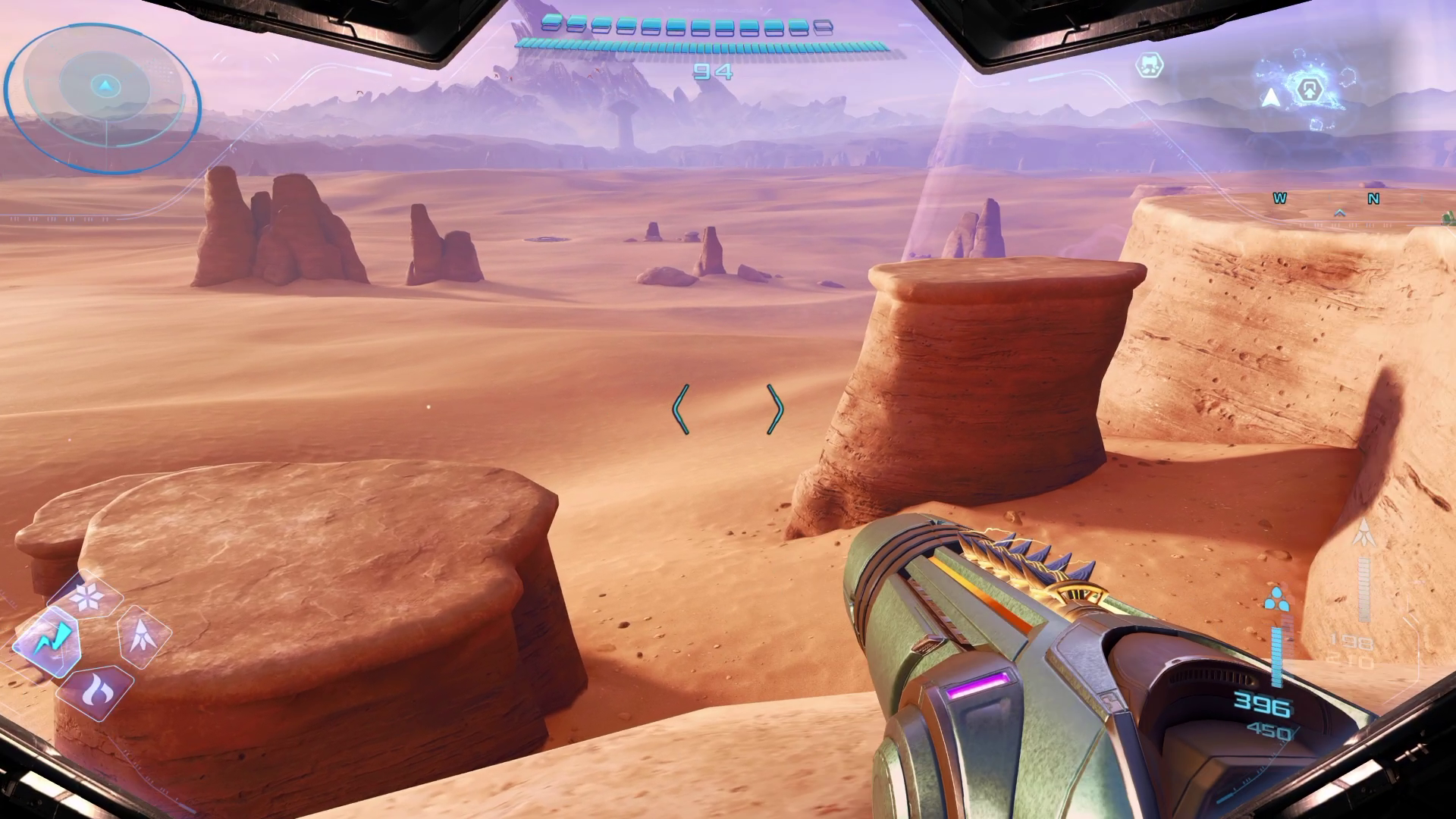Click the hexagonal creature icon beside the minimap

1150,66
